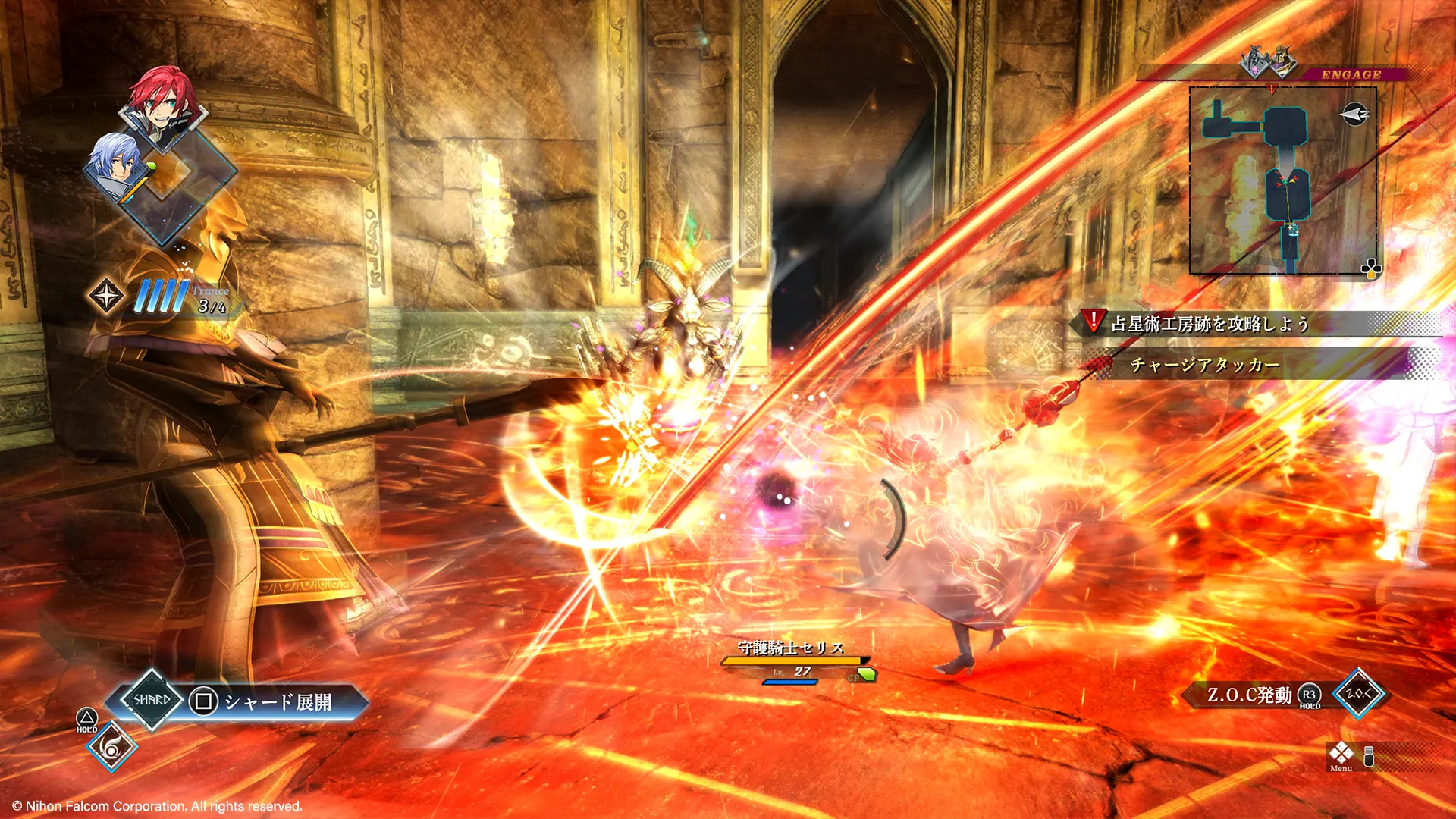Click the compass arrow on the minimap
Viewport: 1456px width, 819px height.
click(1354, 115)
